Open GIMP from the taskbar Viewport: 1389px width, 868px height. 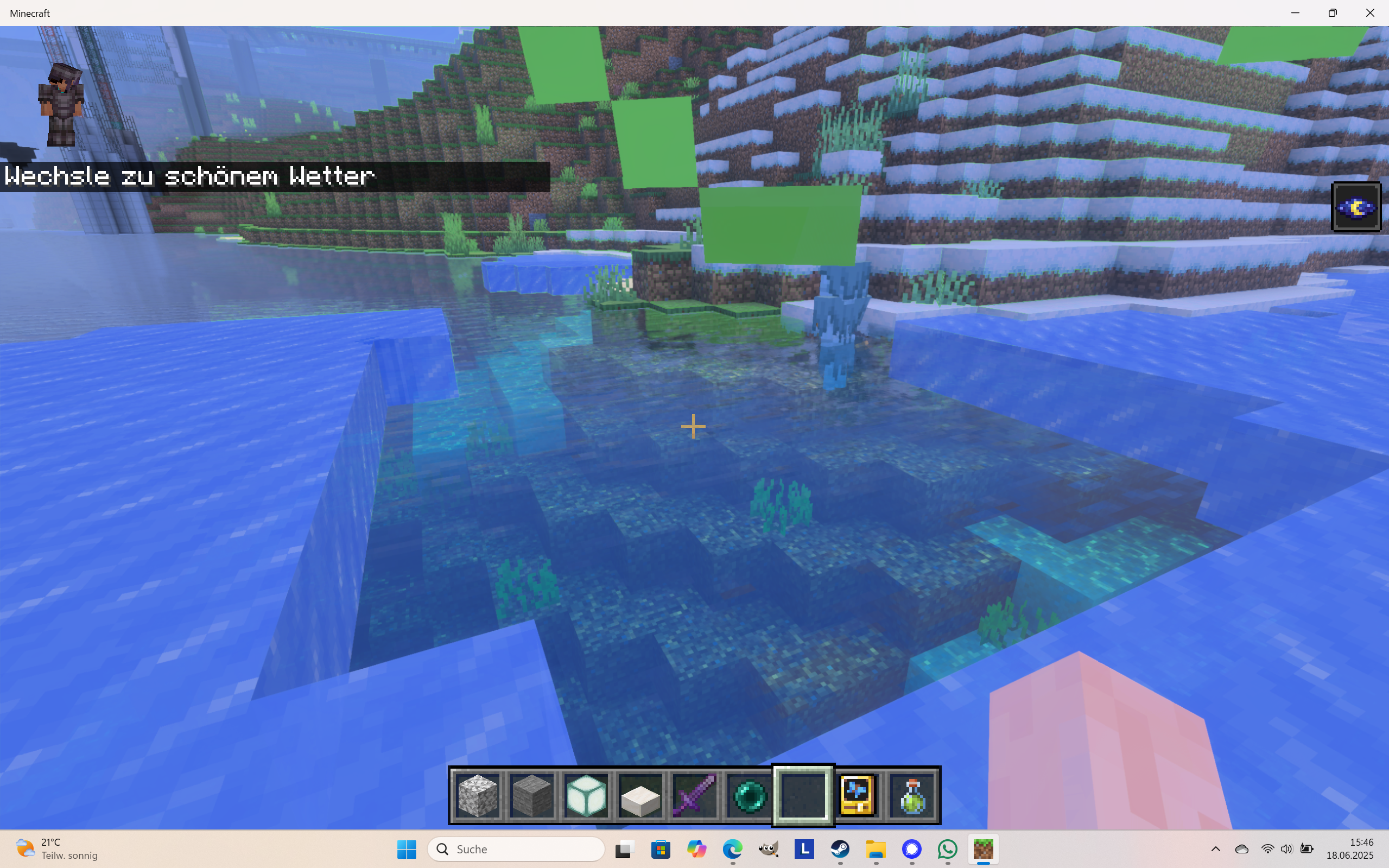[769, 850]
